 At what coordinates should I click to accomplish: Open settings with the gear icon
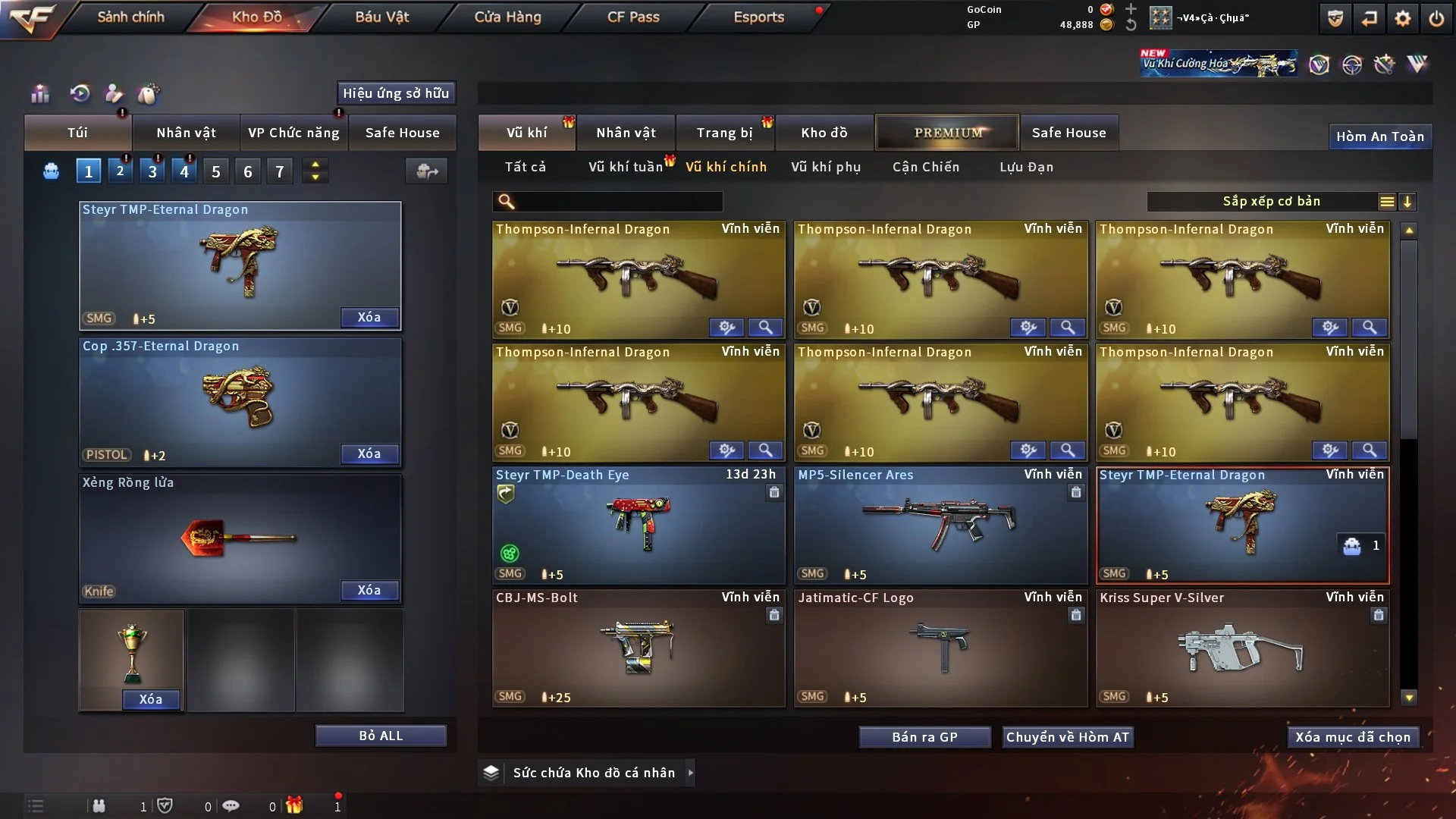pyautogui.click(x=1402, y=18)
